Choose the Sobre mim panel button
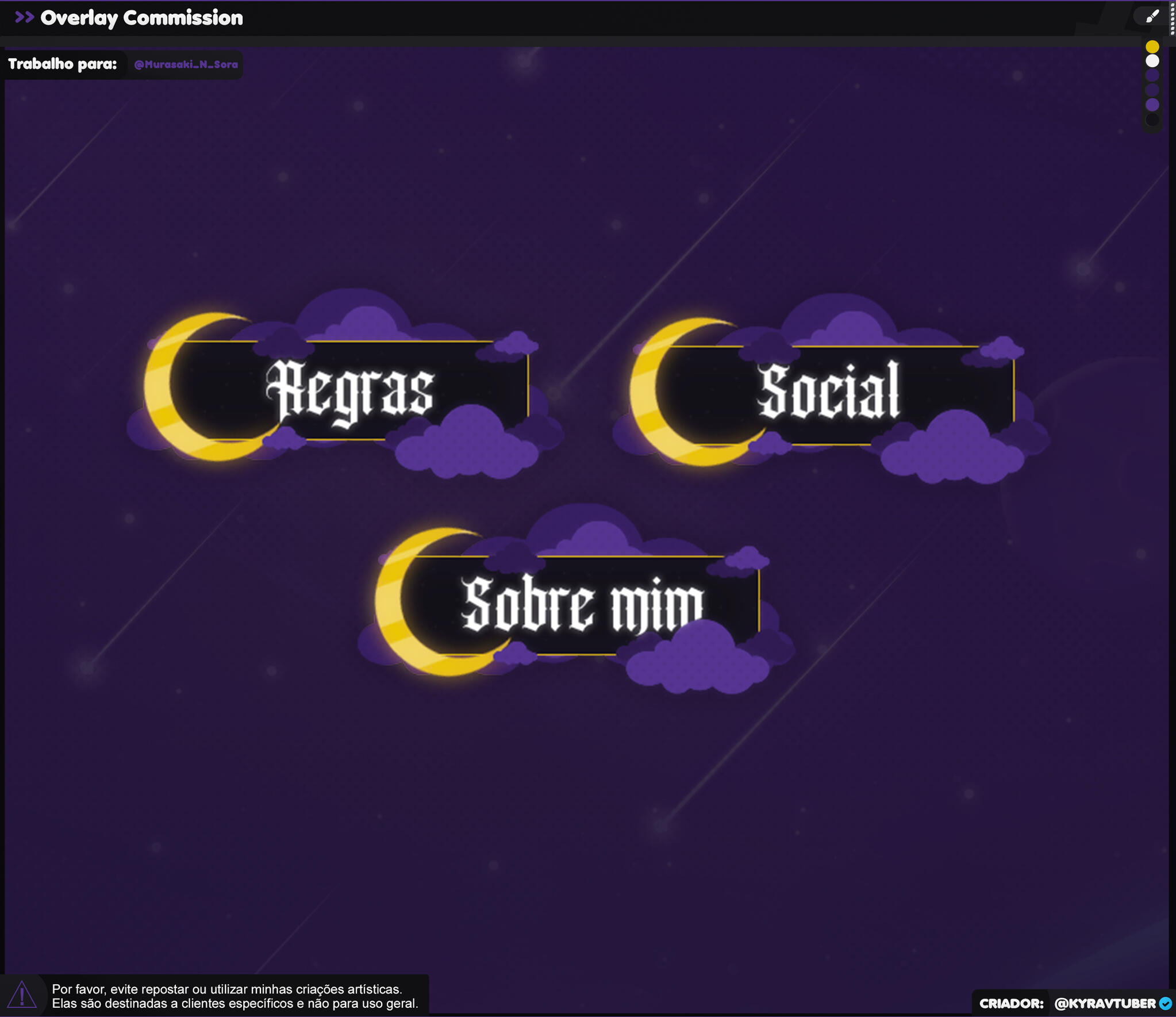Image resolution: width=1176 pixels, height=1017 pixels. click(582, 605)
